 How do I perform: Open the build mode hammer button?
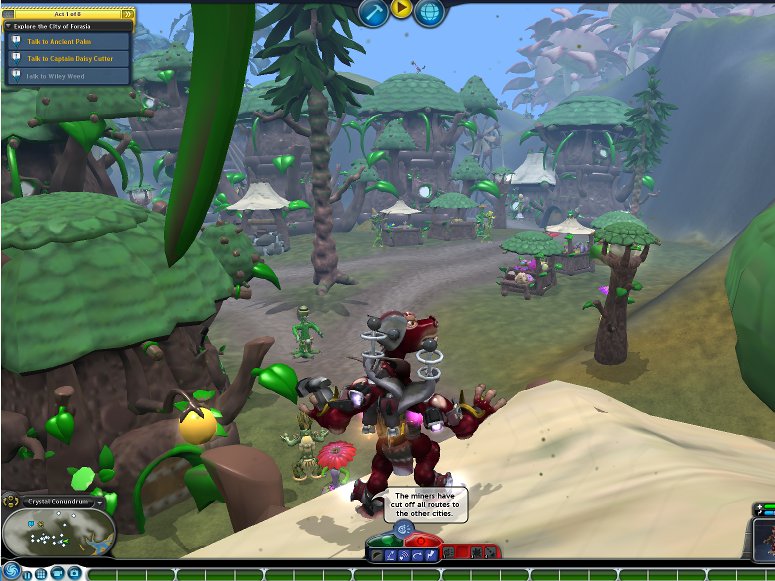pos(374,11)
